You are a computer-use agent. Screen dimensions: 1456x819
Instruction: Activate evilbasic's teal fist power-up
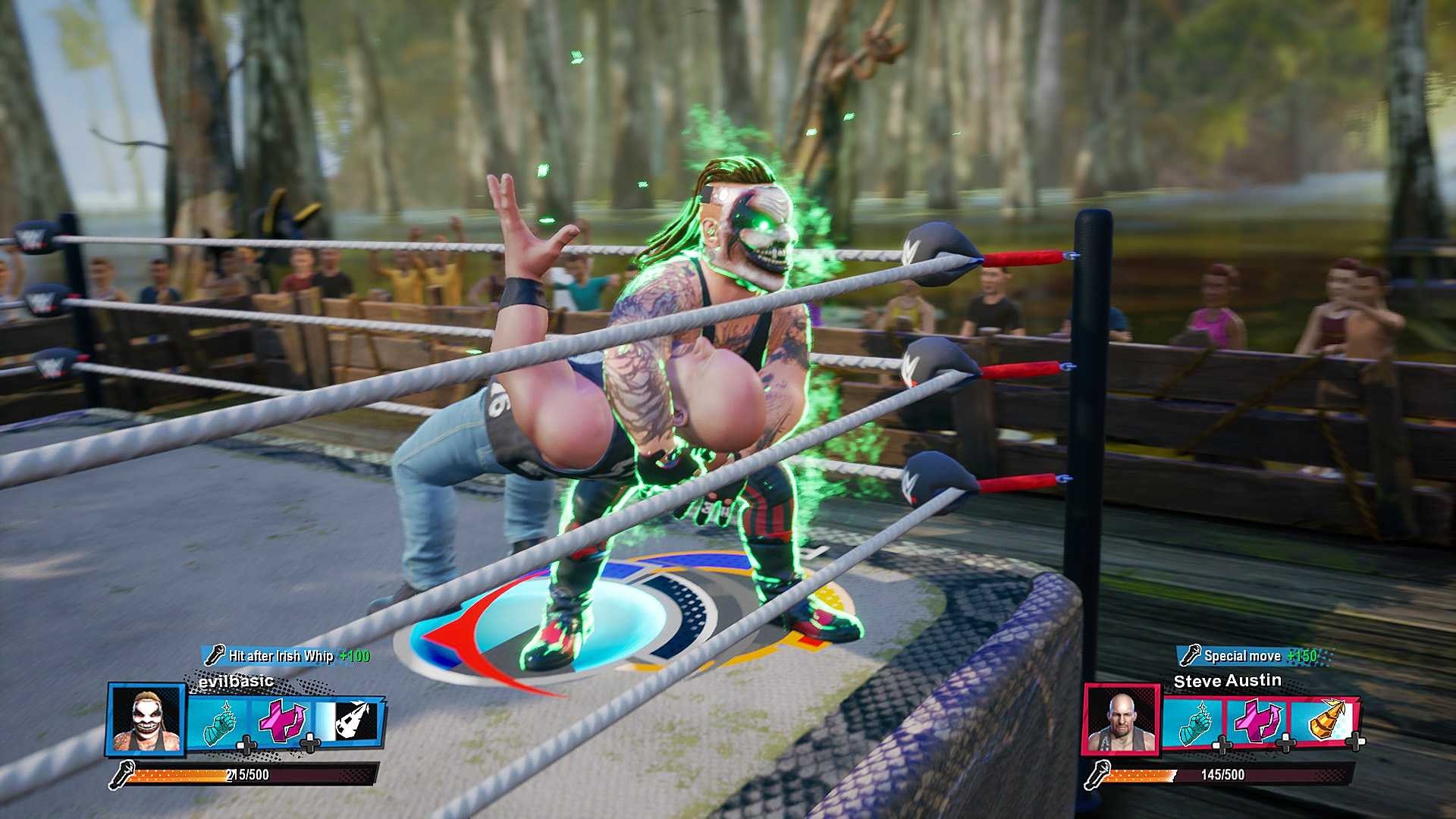[218, 723]
